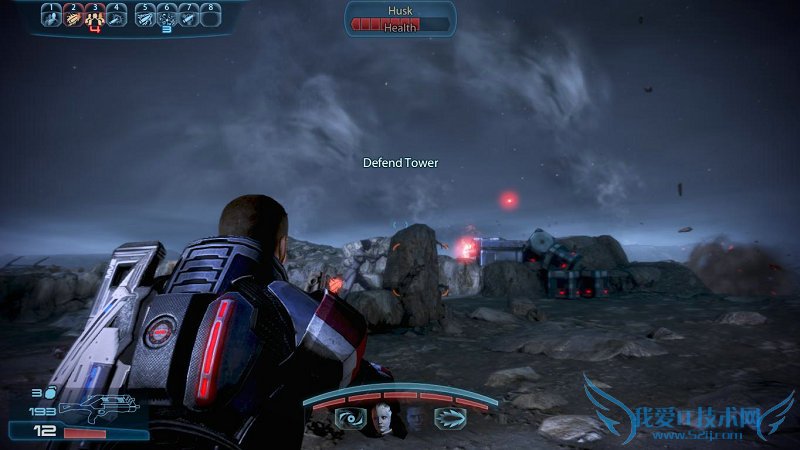Trigger the slot 3 power with three figures
The image size is (800, 450).
[95, 16]
